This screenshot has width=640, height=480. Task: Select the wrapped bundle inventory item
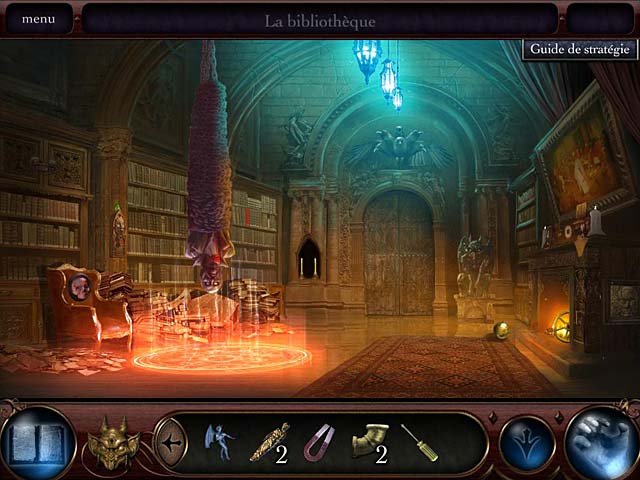(270, 441)
